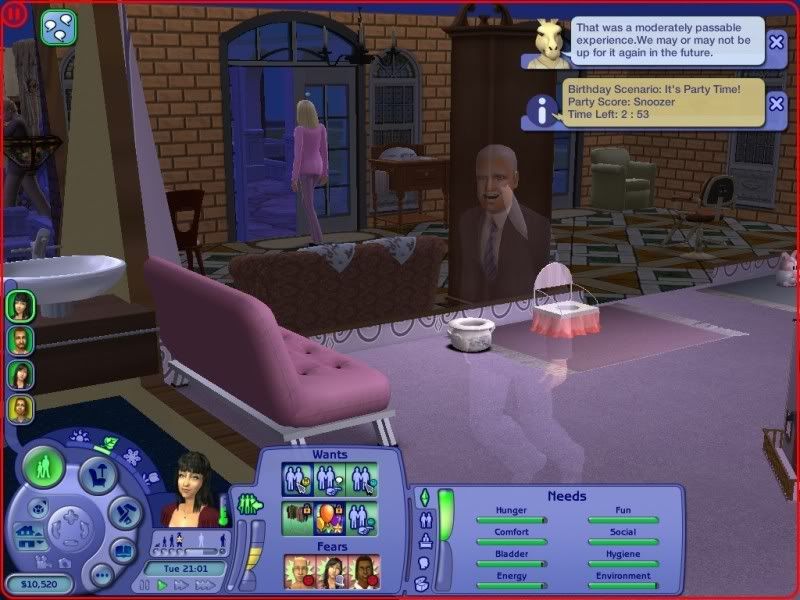
Task: Select the bearded man Sim portrait
Action: [x=21, y=340]
